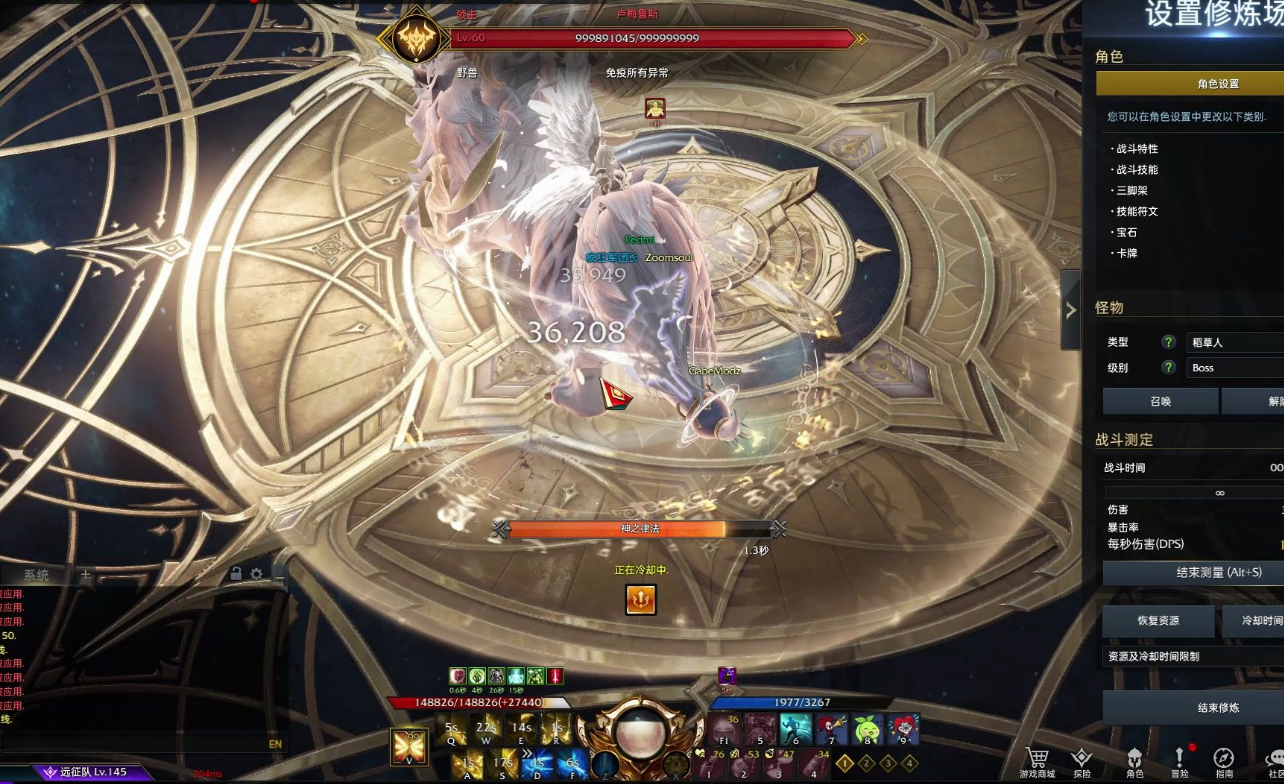Use the green sprout emote in slot 8
This screenshot has width=1284, height=784.
tap(867, 730)
